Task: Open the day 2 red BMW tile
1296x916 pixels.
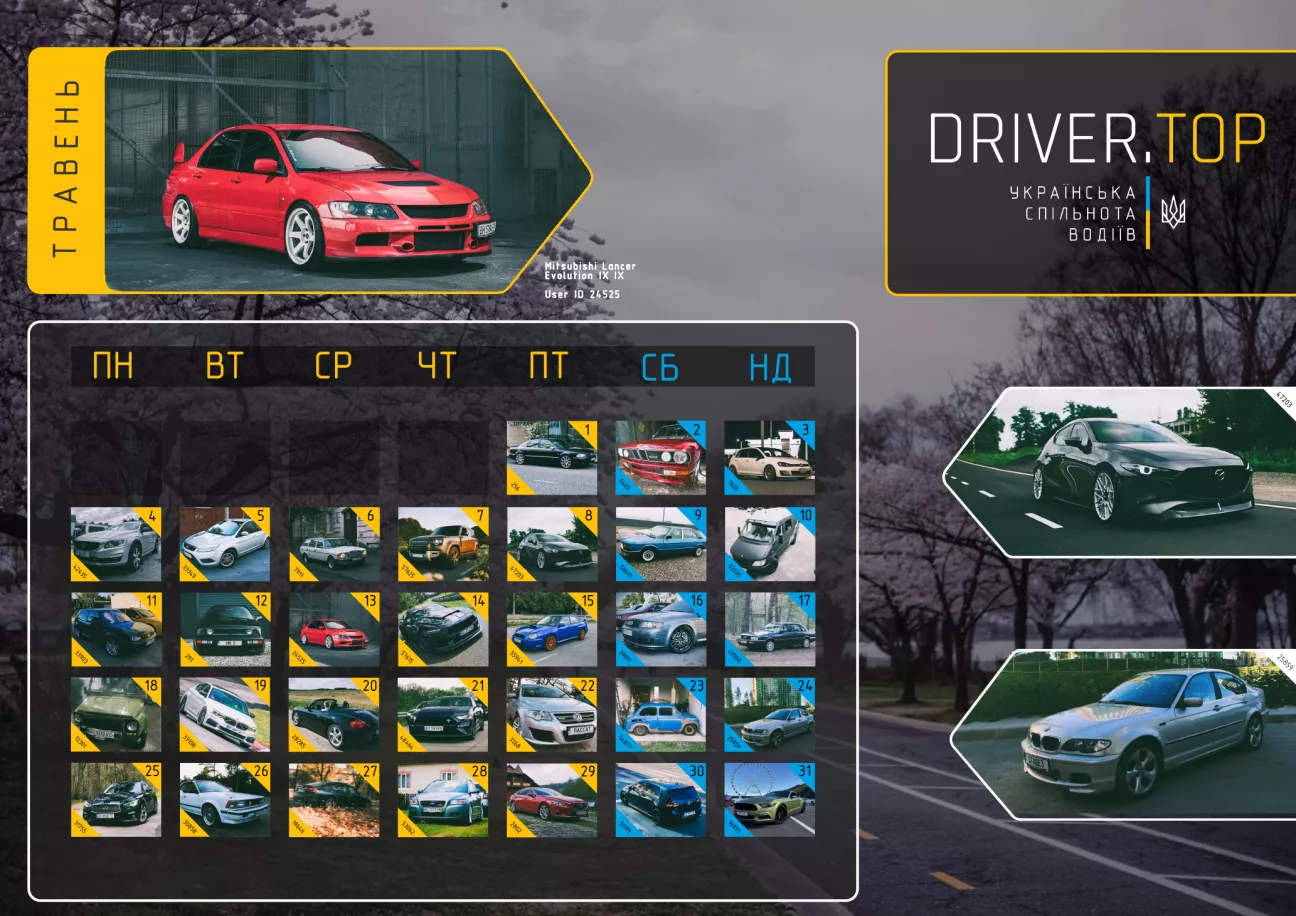Action: click(660, 458)
